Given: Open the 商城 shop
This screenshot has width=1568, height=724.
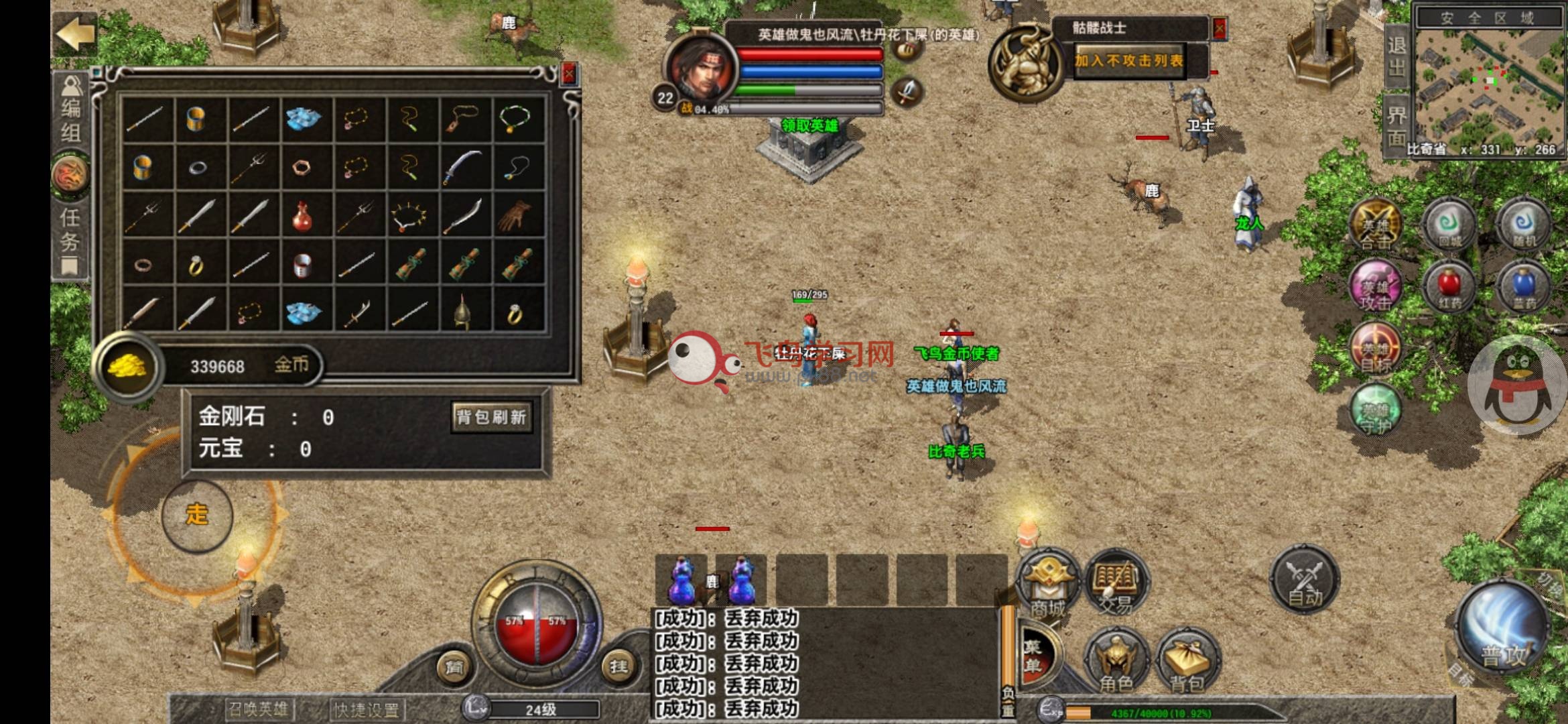Looking at the screenshot, I should (1047, 585).
